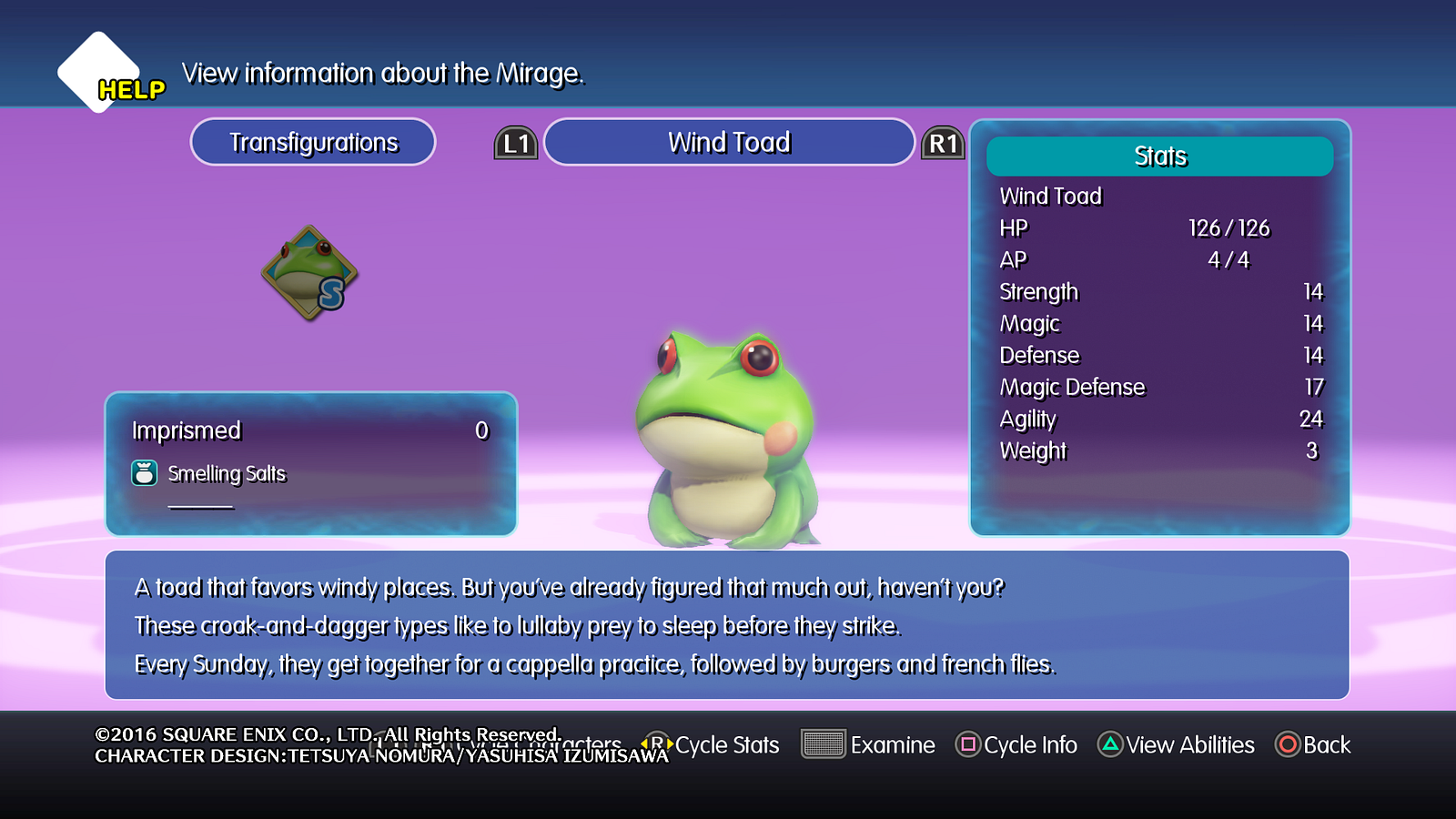Choose the Examine option
This screenshot has width=1456, height=819.
click(x=868, y=745)
